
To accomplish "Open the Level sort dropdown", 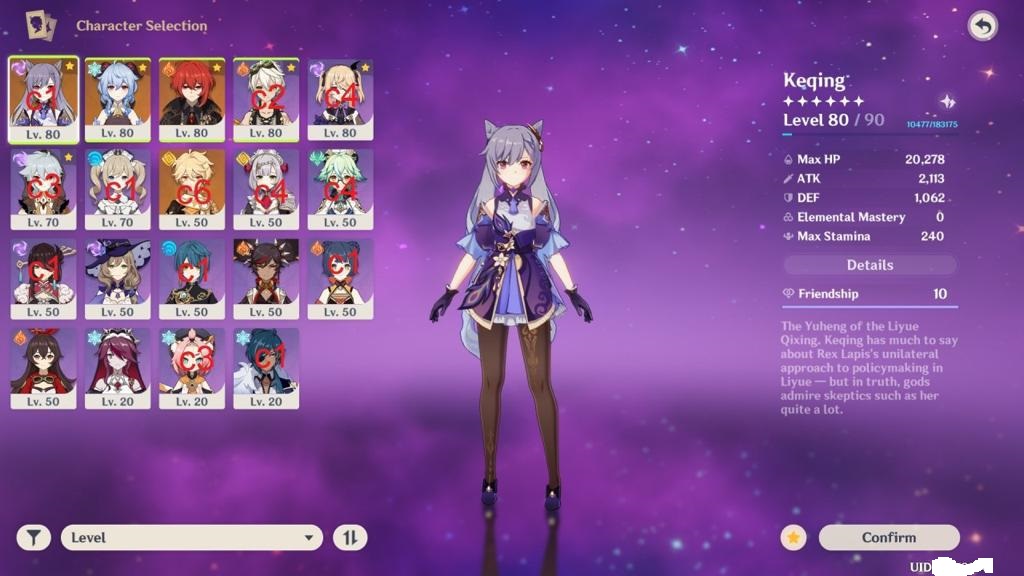I will [x=191, y=537].
